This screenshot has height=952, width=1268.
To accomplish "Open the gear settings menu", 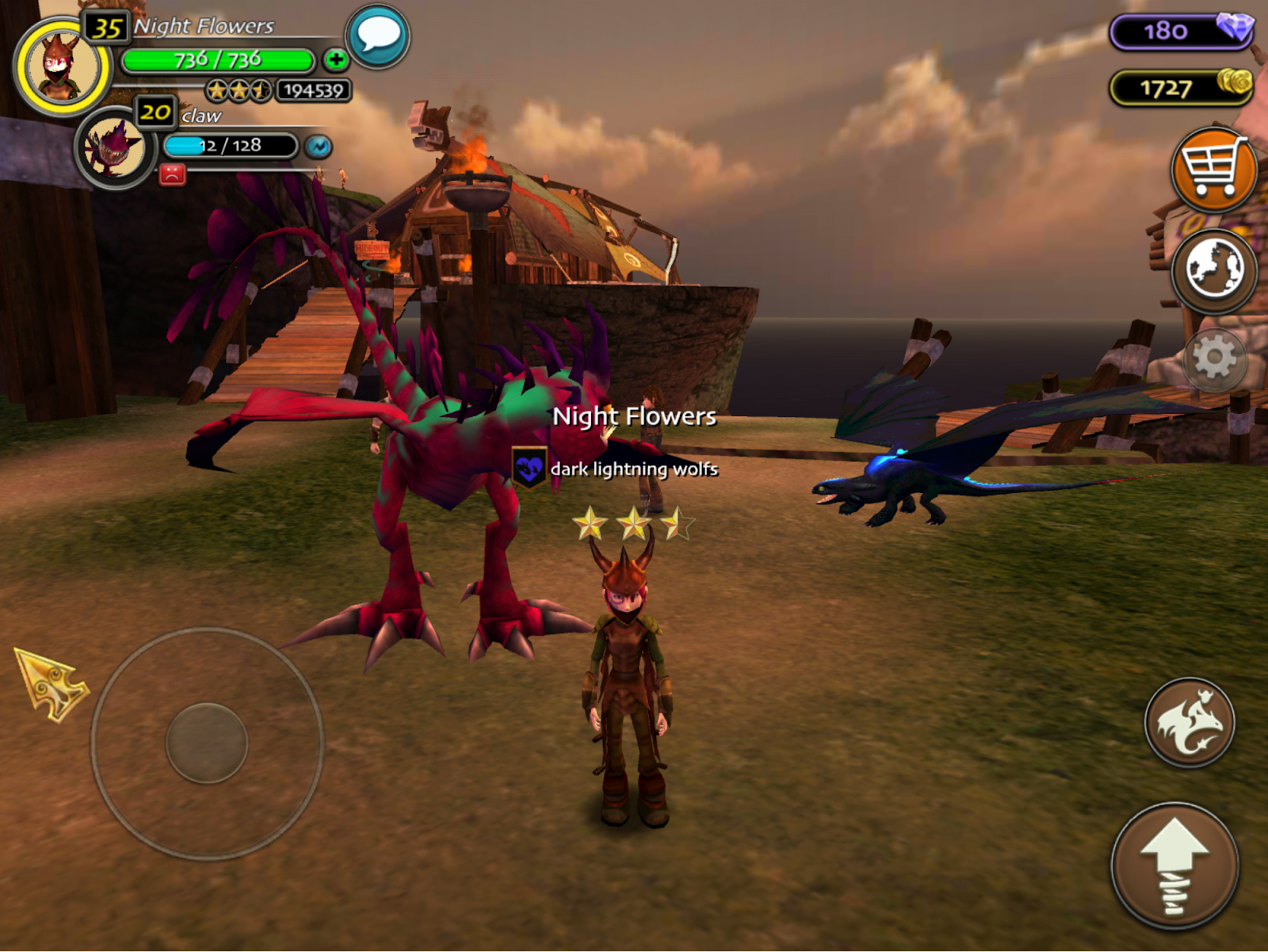I will (x=1213, y=359).
